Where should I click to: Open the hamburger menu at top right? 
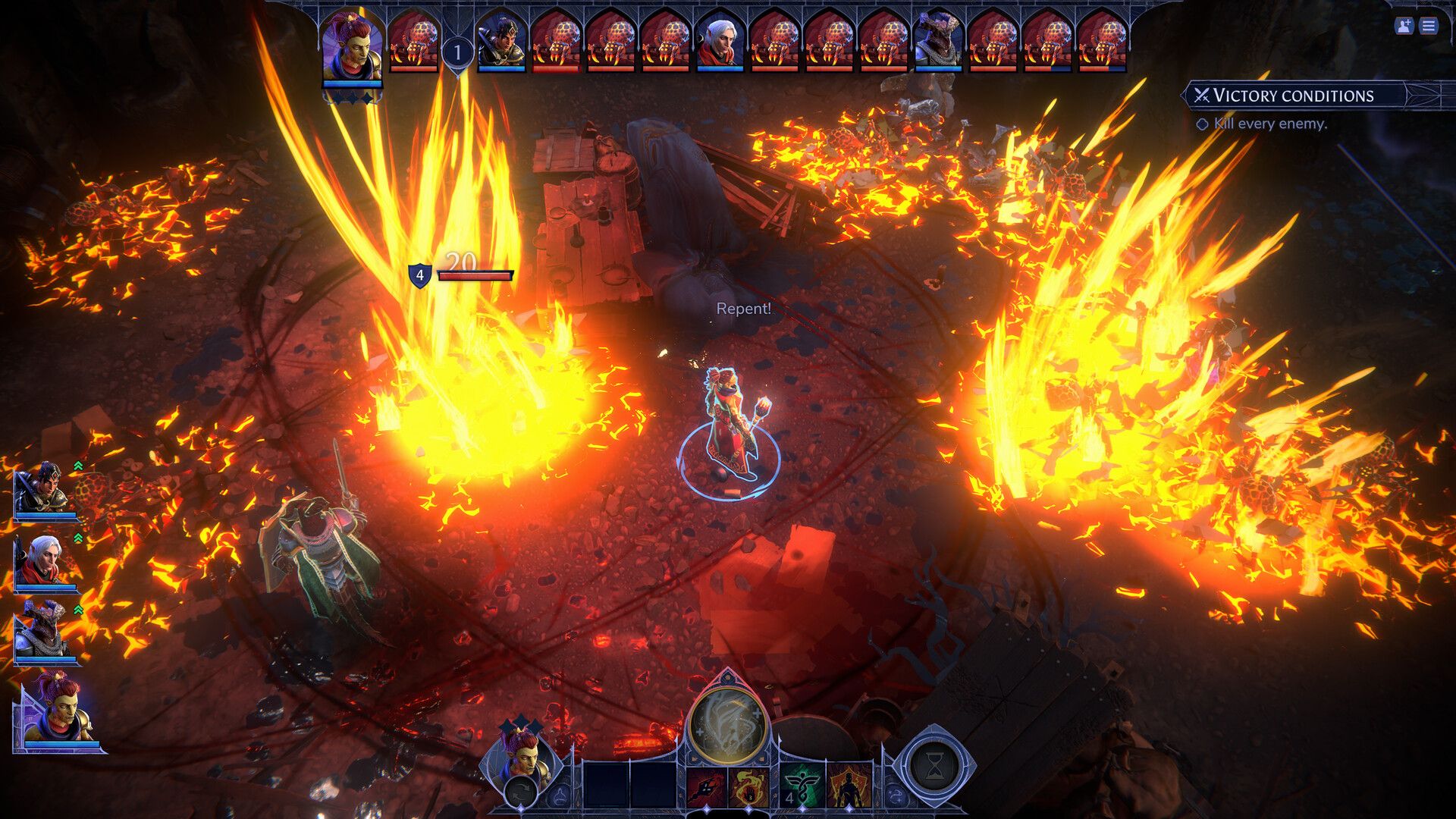tap(1429, 27)
